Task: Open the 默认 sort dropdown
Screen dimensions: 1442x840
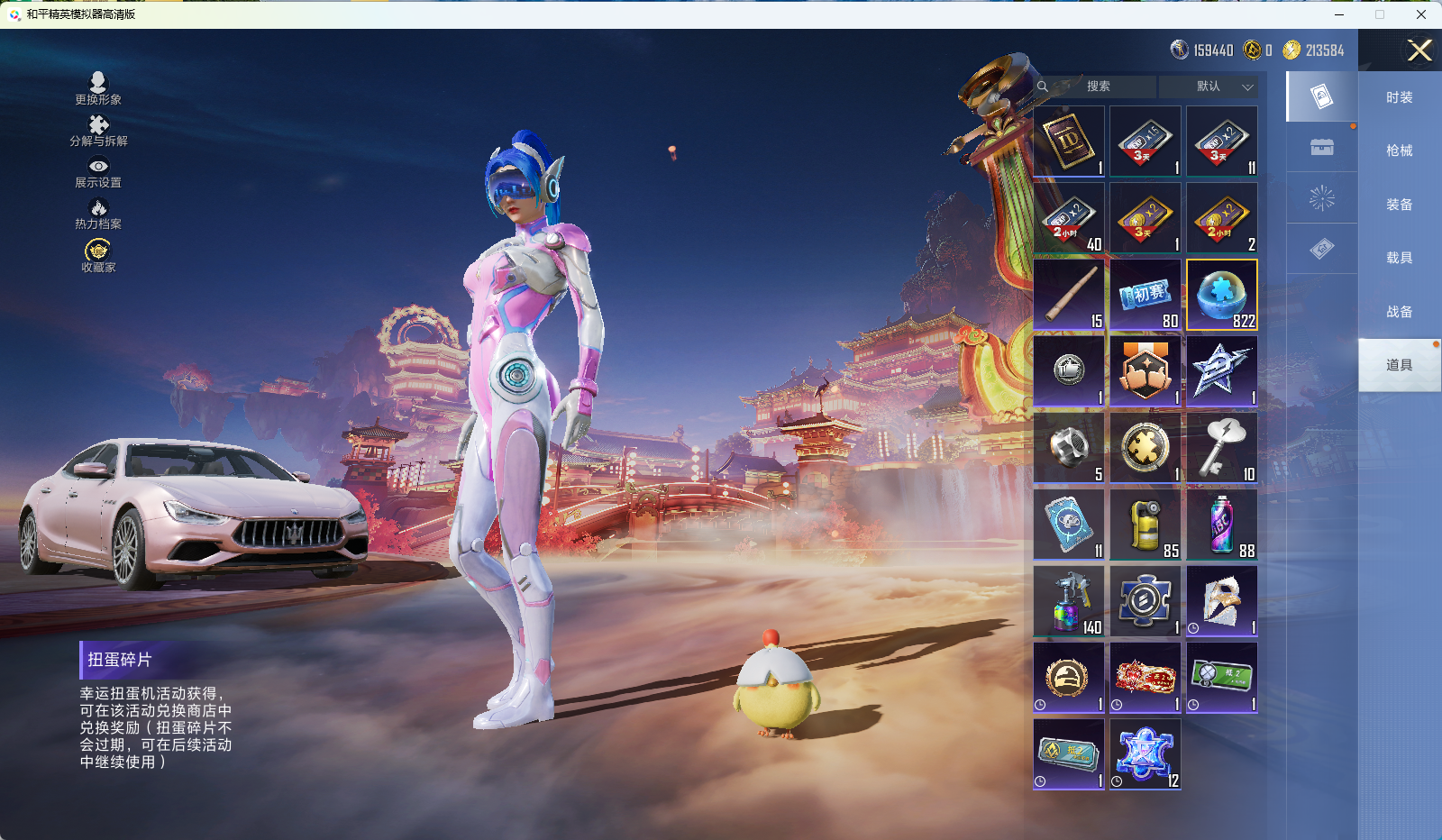Action: click(1223, 87)
